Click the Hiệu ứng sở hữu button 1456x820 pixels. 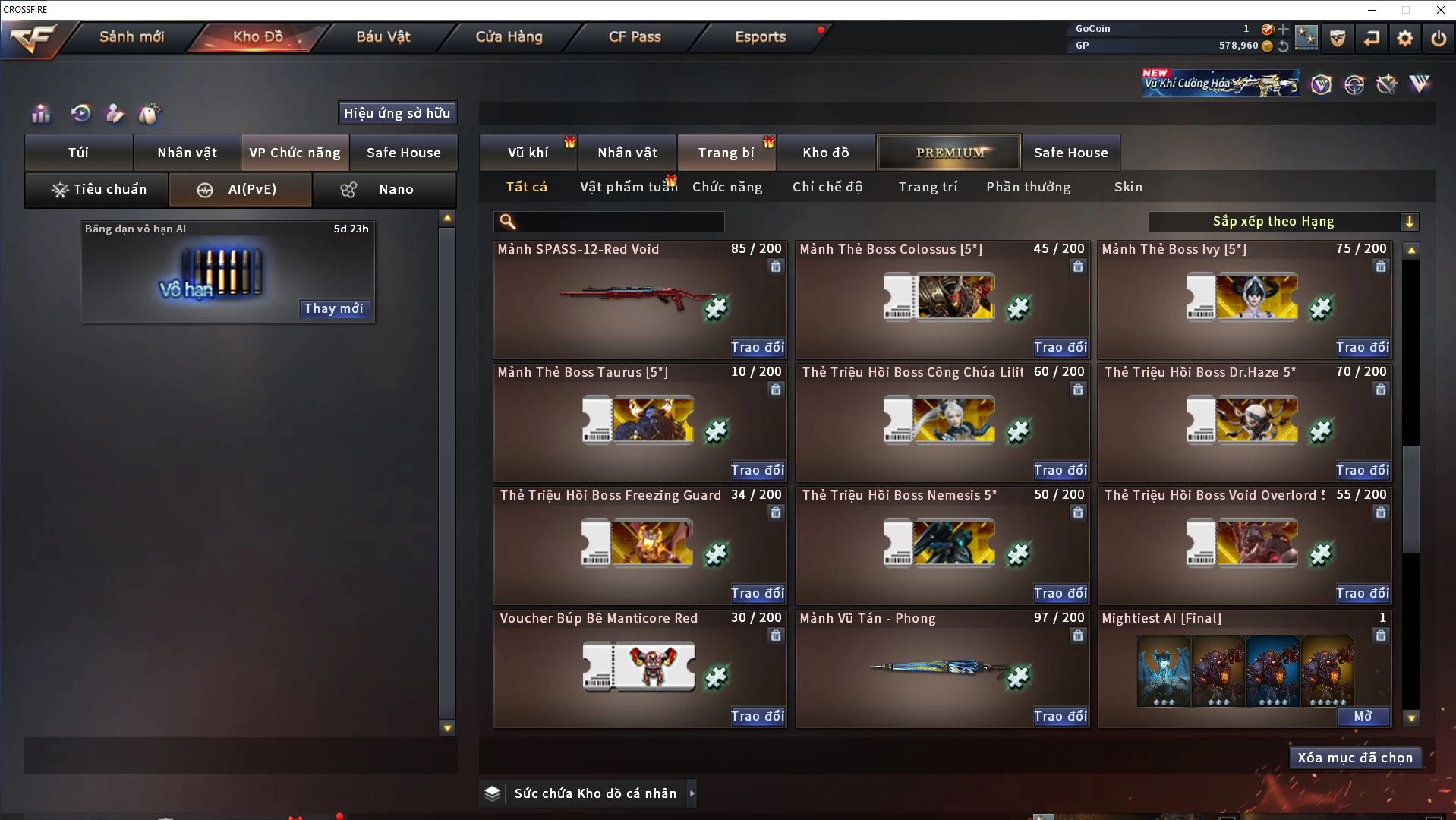point(397,113)
